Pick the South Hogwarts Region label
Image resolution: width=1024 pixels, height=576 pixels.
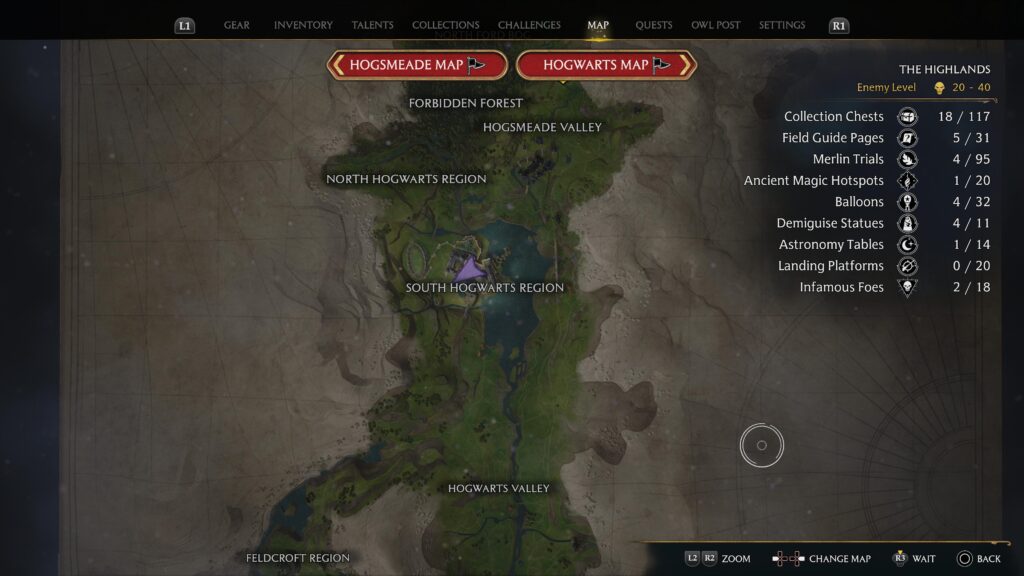[485, 288]
